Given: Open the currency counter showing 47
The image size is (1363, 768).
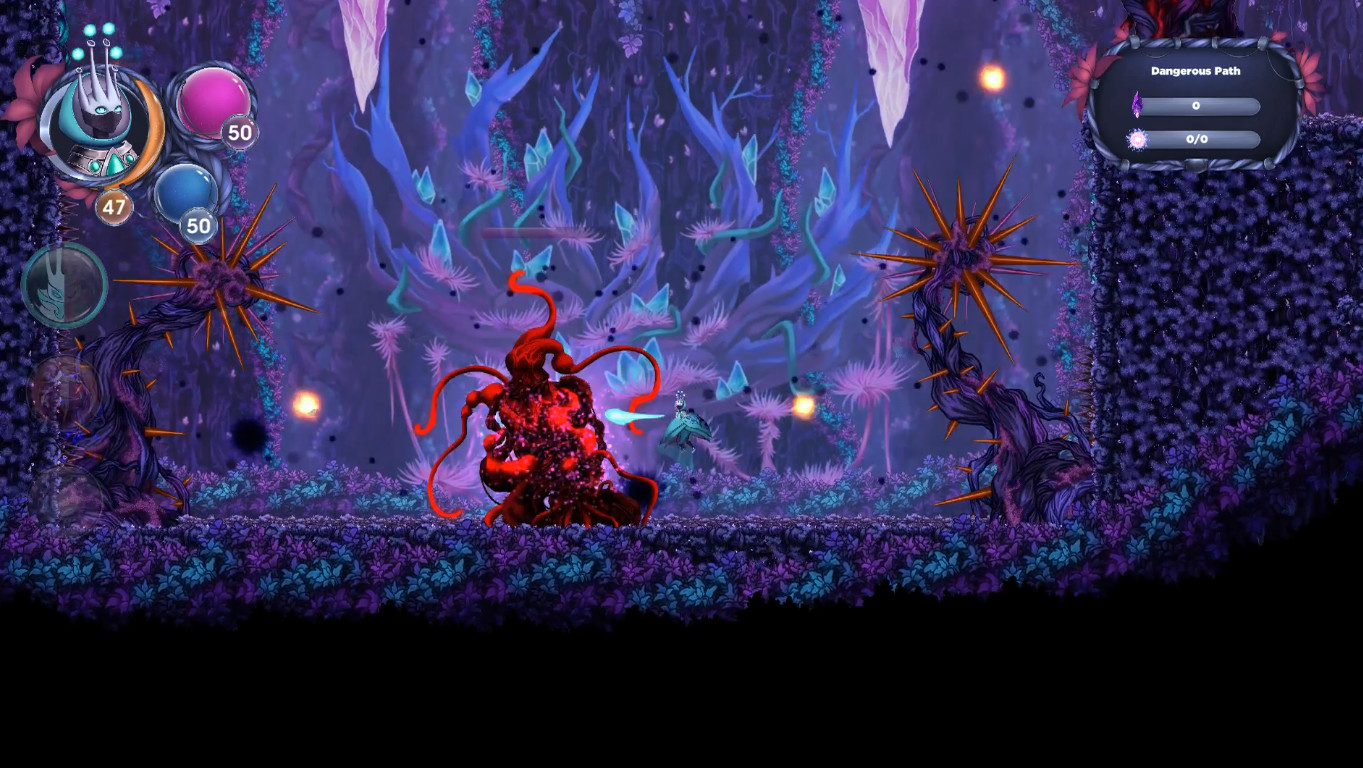Looking at the screenshot, I should (113, 208).
